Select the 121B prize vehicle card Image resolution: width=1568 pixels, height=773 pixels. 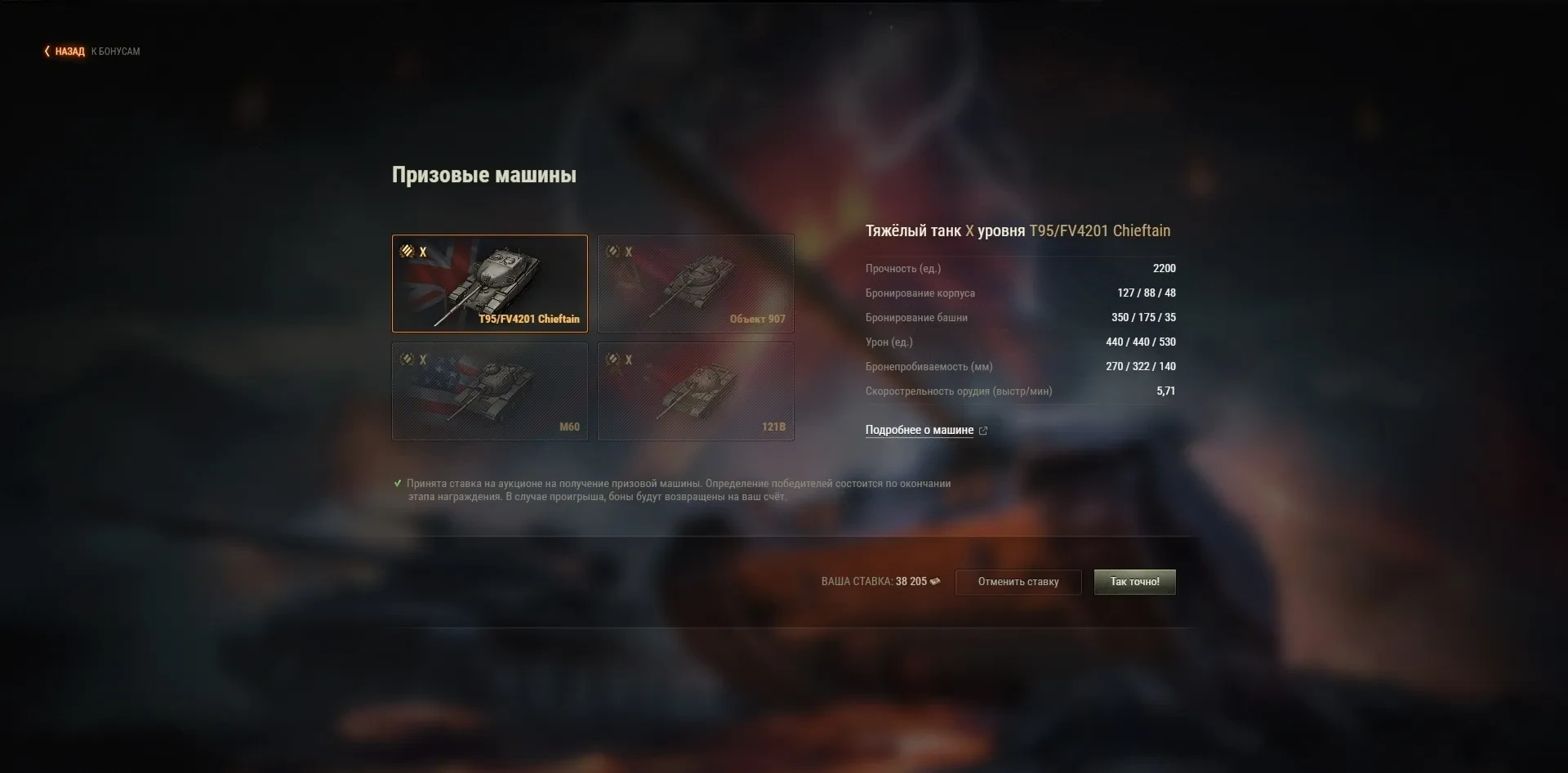pyautogui.click(x=696, y=391)
